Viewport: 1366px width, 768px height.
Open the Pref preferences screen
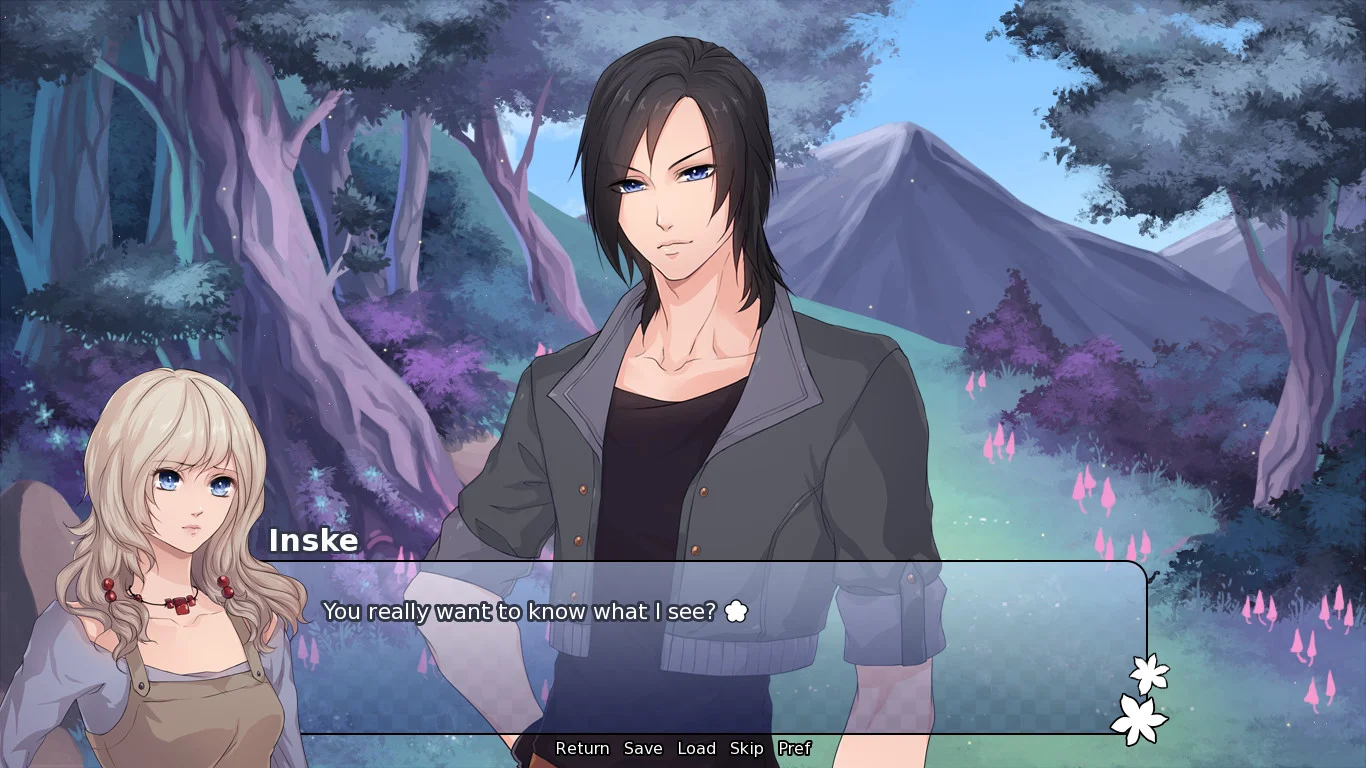point(794,748)
